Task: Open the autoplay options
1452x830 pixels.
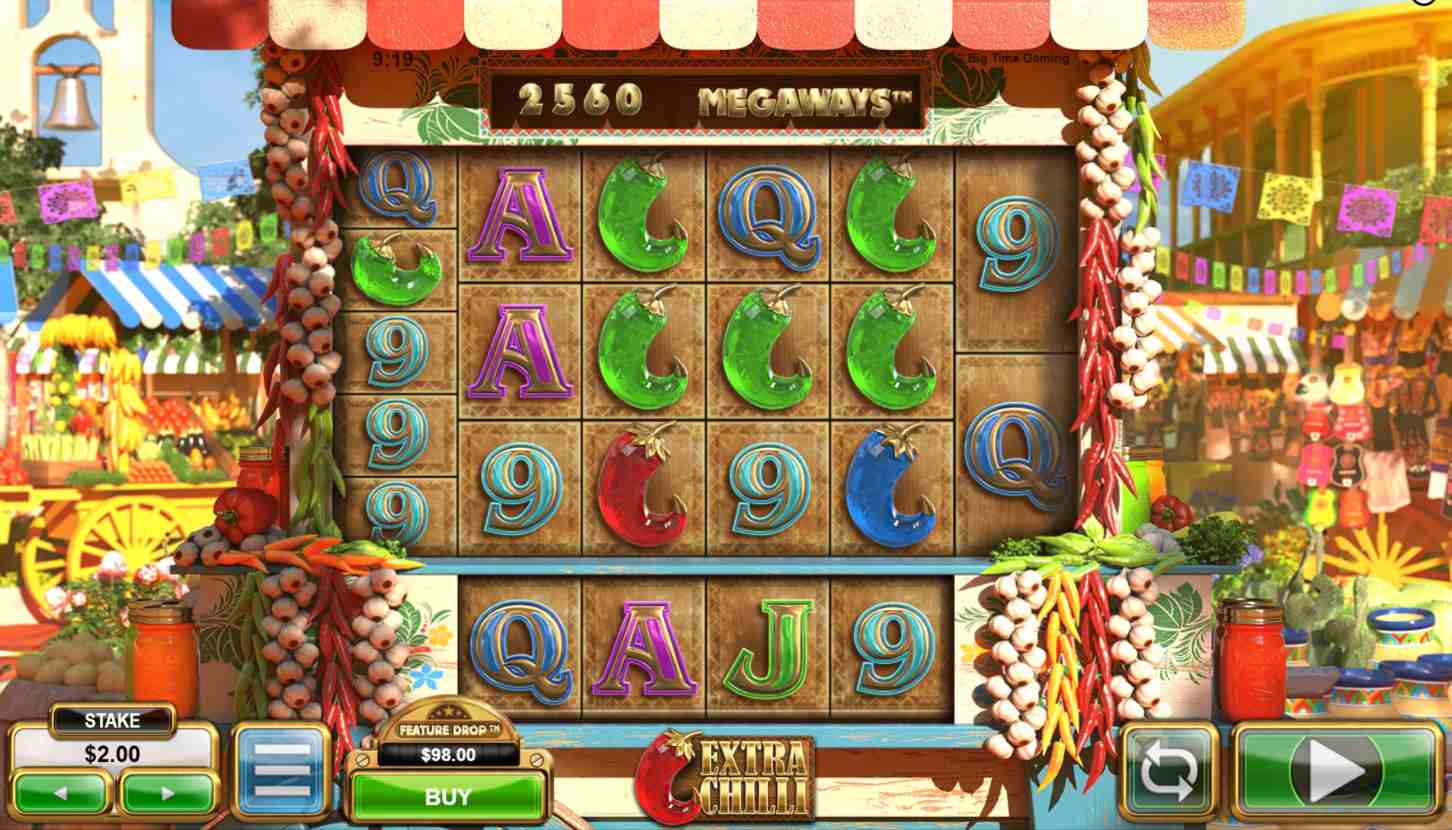Action: coord(1168,772)
